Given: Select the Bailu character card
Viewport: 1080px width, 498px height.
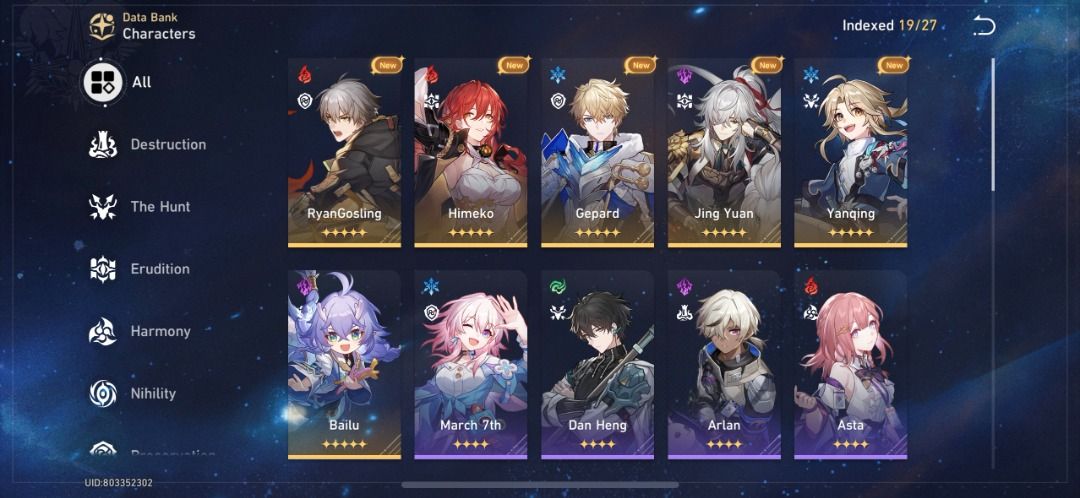Looking at the screenshot, I should point(344,364).
